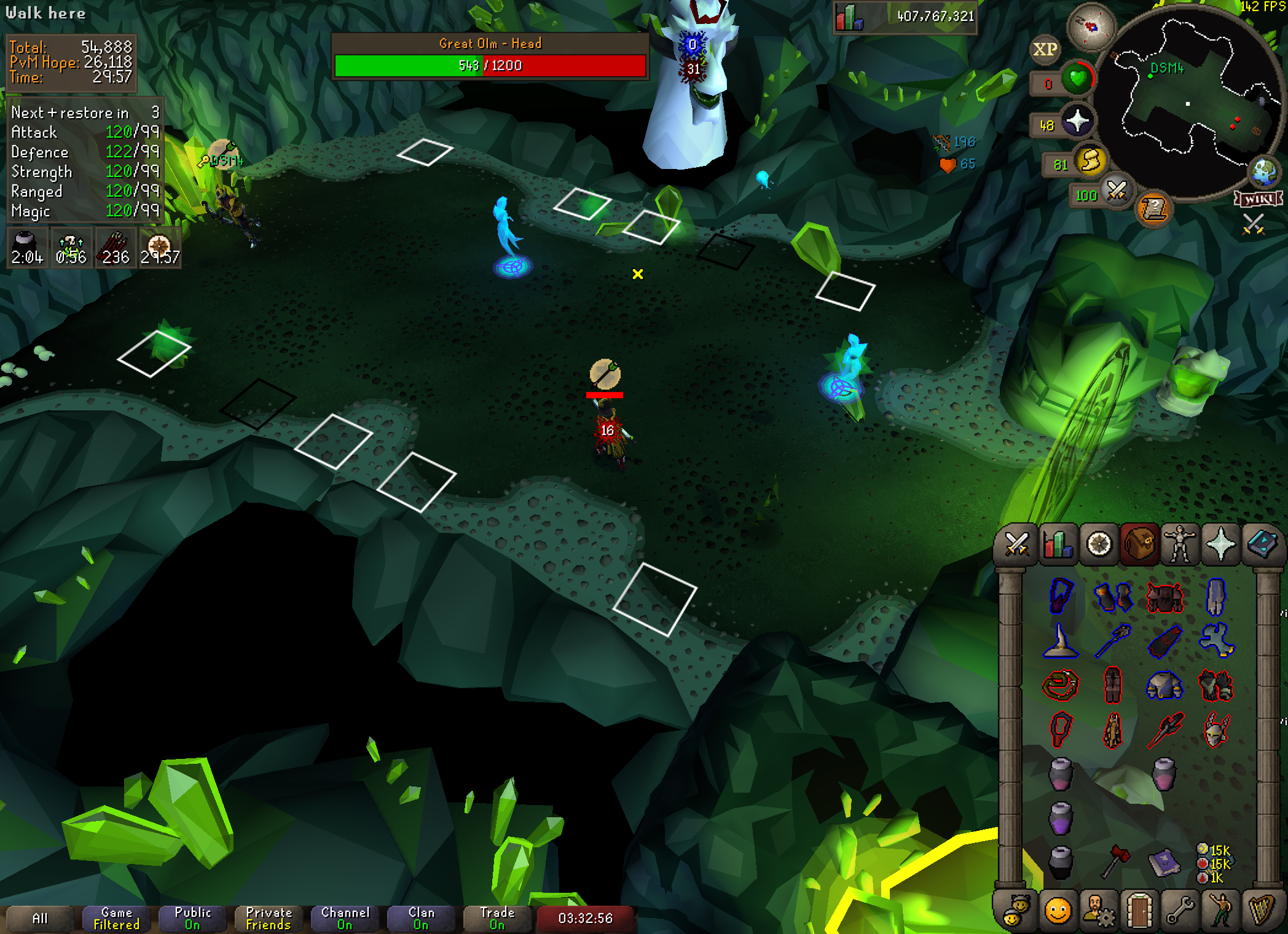Open the Settings wrench tab

1180,911
